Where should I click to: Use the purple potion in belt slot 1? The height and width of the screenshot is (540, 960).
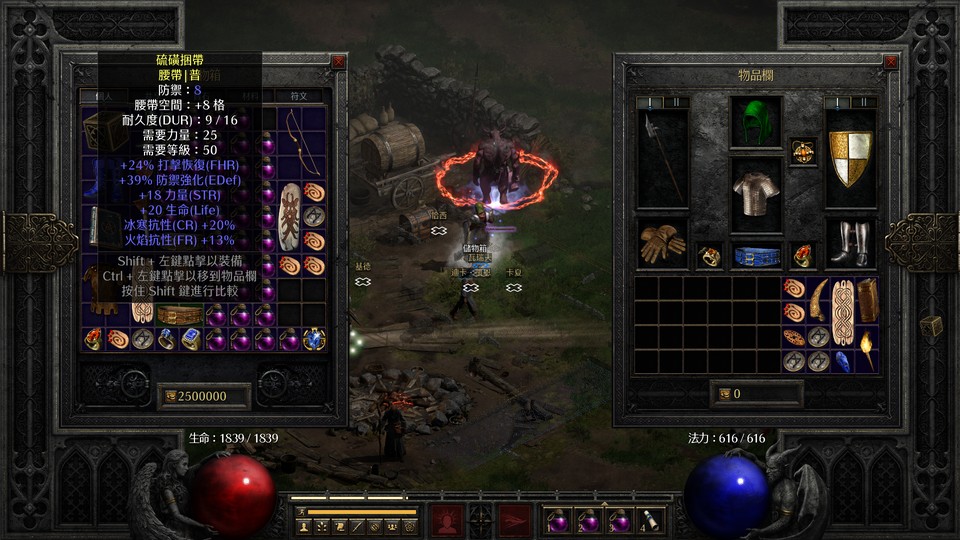[556, 519]
